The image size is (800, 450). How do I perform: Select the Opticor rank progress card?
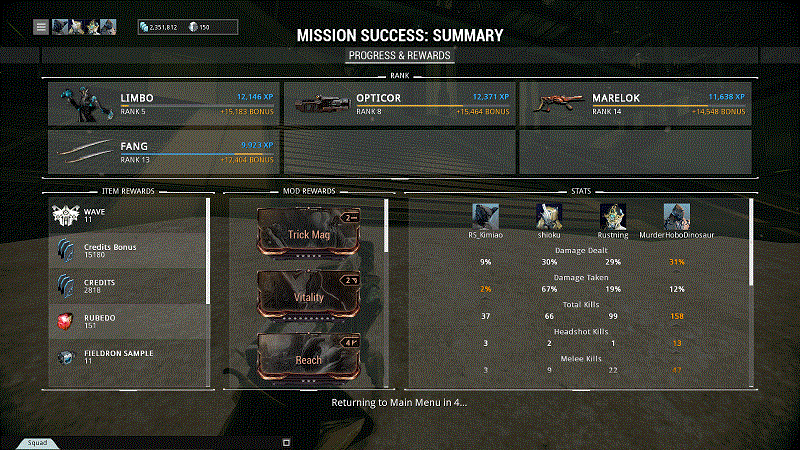tap(398, 104)
